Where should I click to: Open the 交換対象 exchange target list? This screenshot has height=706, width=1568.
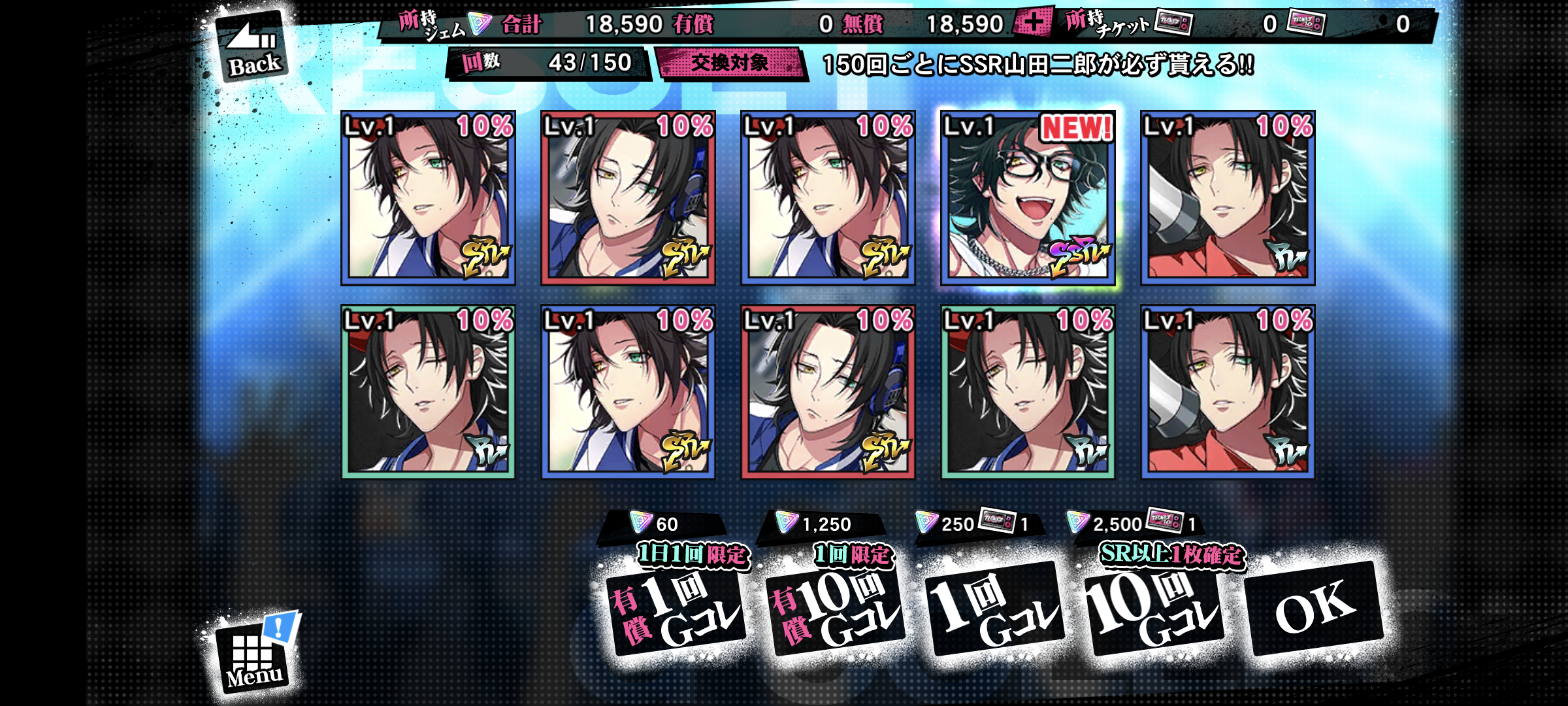730,63
